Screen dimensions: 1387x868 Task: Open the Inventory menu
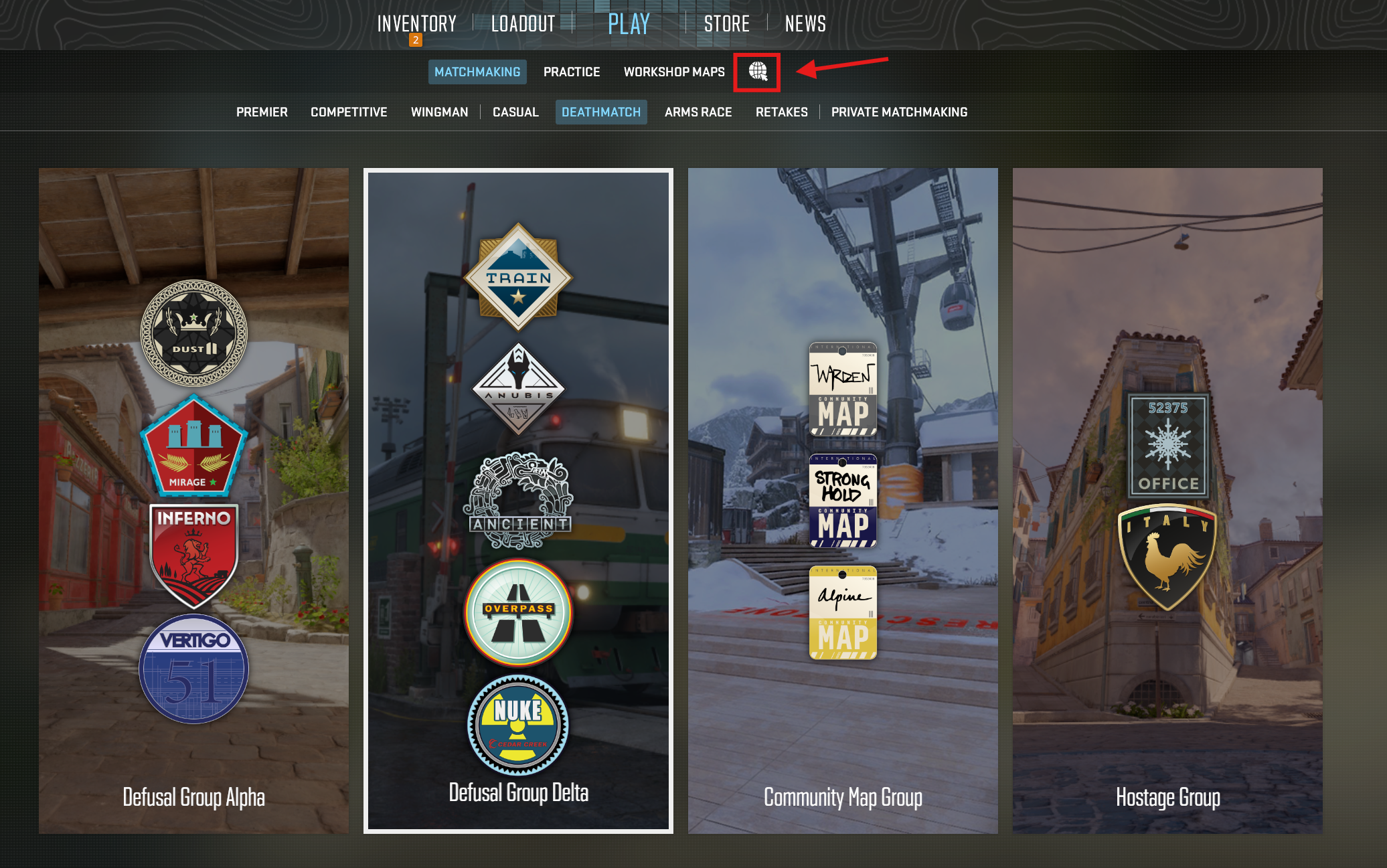tap(416, 24)
